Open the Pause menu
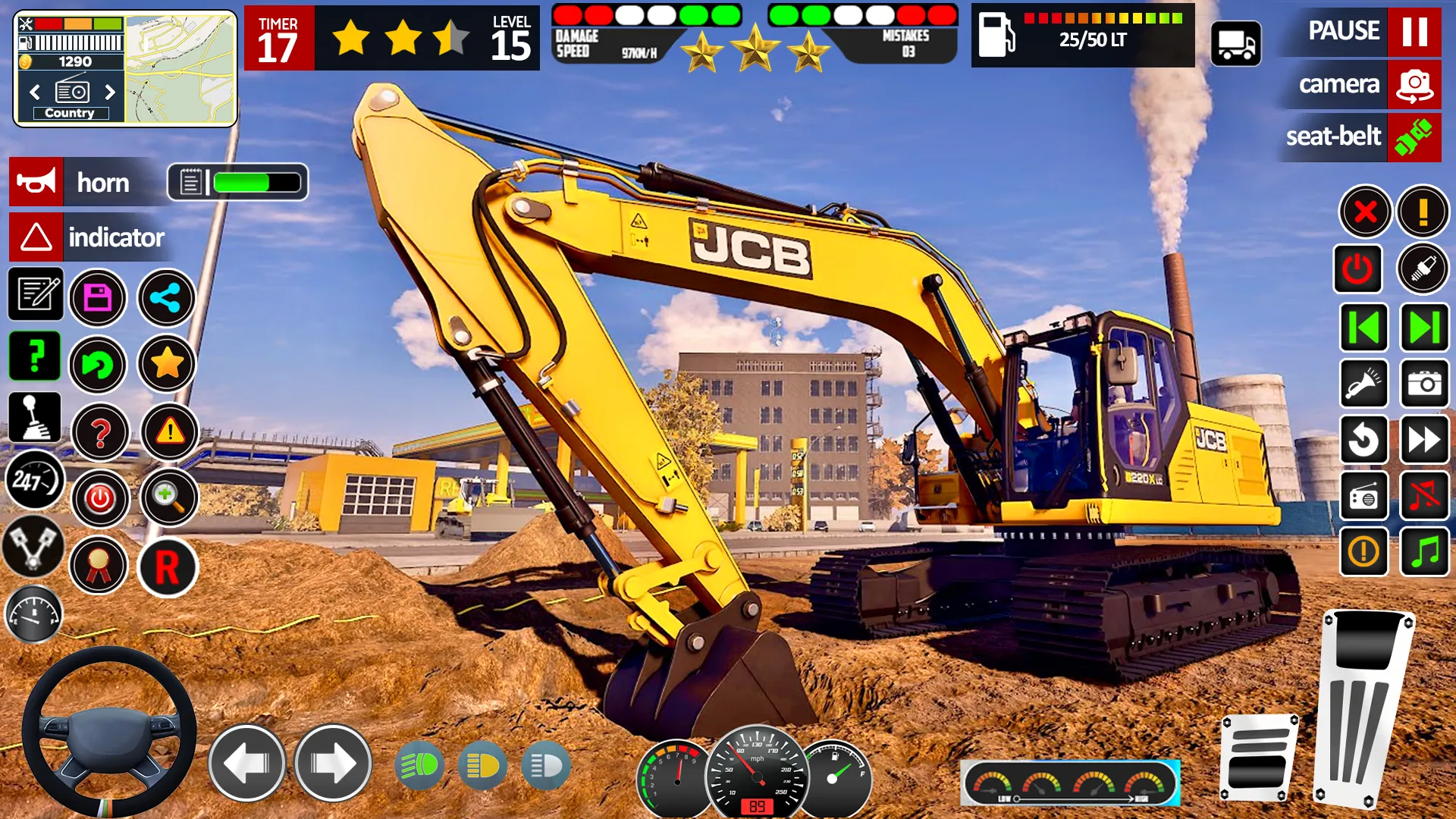This screenshot has height=819, width=1456. coord(1357,32)
